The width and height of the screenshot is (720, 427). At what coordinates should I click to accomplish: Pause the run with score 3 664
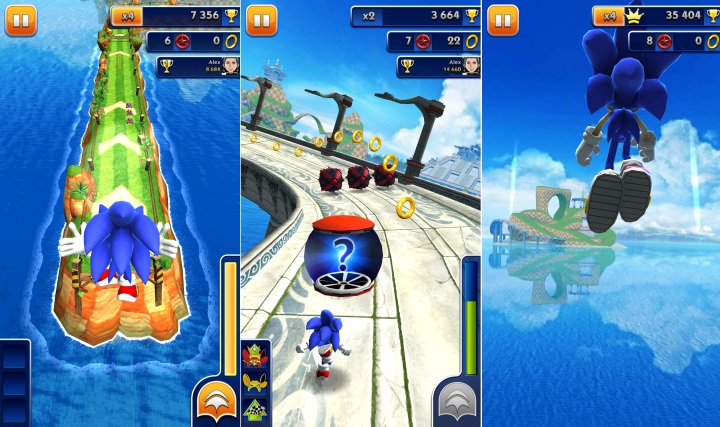pyautogui.click(x=260, y=19)
